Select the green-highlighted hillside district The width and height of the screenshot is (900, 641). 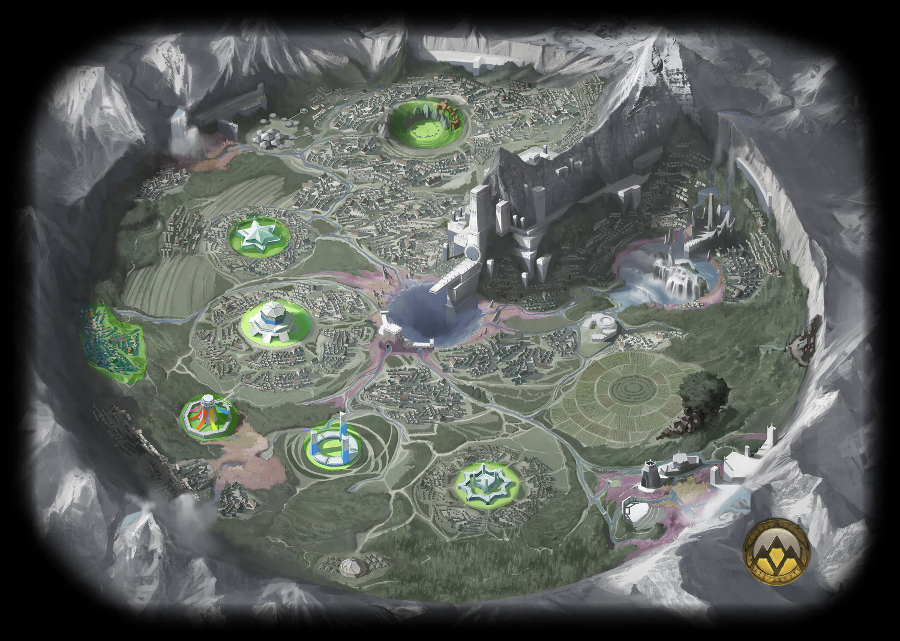pyautogui.click(x=113, y=343)
